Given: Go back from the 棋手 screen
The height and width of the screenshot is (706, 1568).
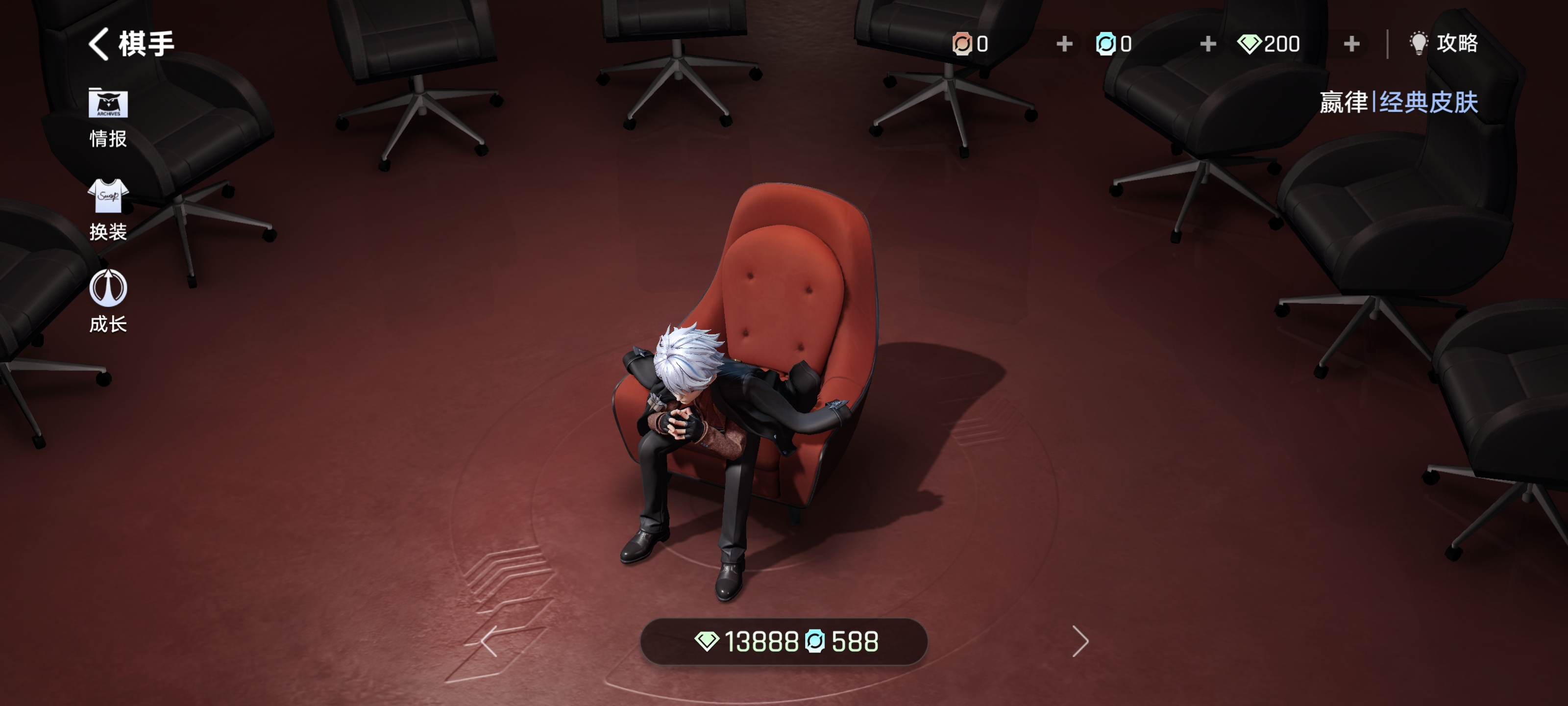Looking at the screenshot, I should coord(99,44).
